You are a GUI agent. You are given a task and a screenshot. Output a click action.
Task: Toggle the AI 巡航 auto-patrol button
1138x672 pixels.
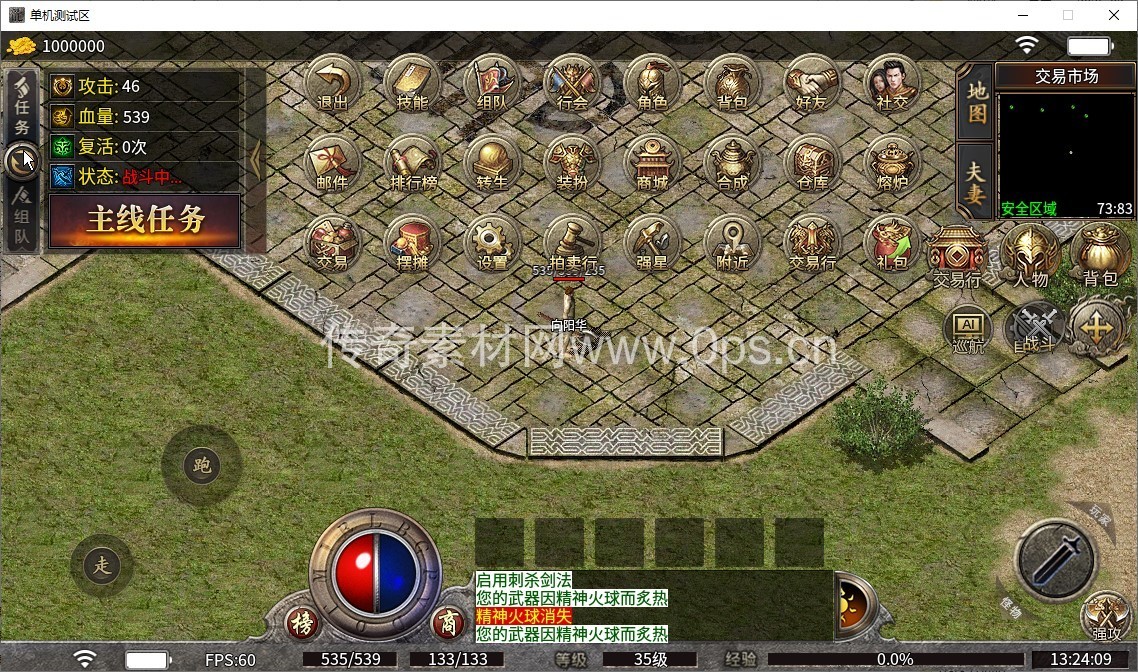pyautogui.click(x=968, y=328)
